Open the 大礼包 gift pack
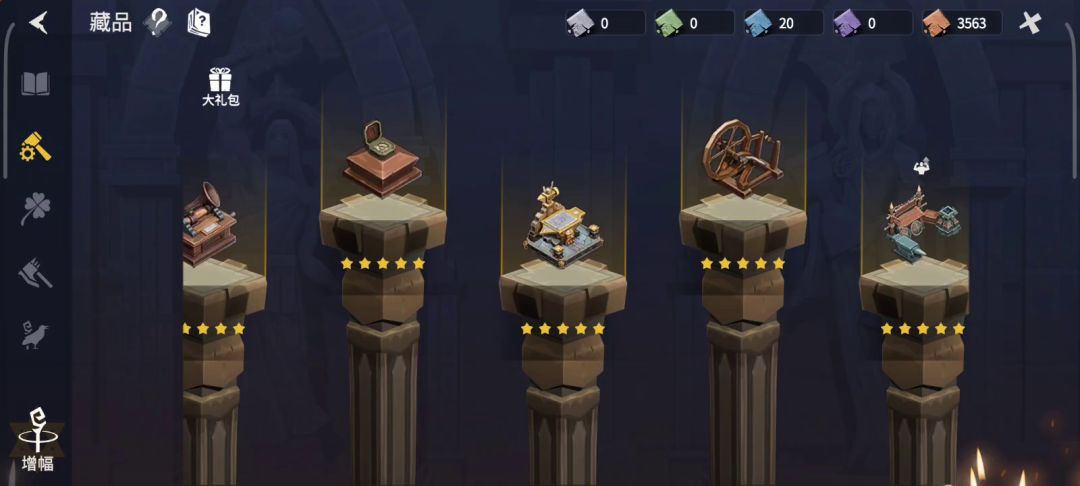 (220, 86)
